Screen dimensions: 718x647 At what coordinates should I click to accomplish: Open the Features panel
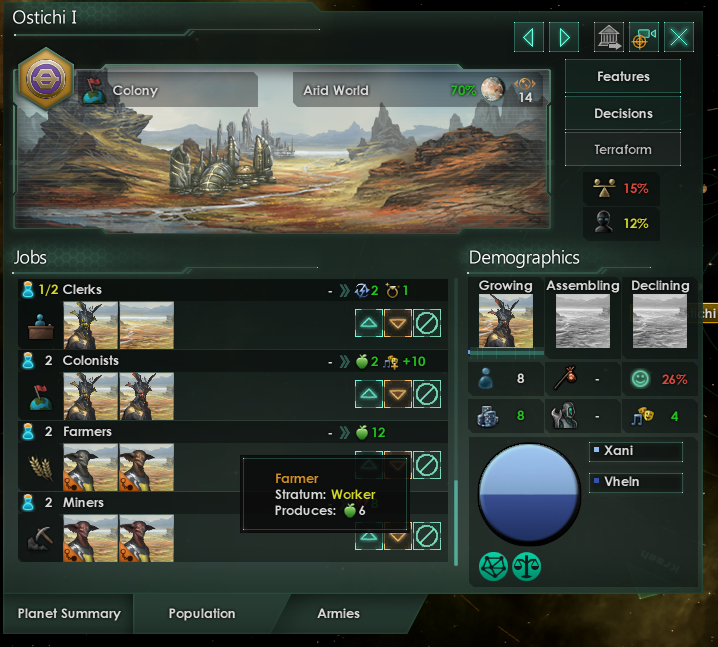tap(623, 77)
